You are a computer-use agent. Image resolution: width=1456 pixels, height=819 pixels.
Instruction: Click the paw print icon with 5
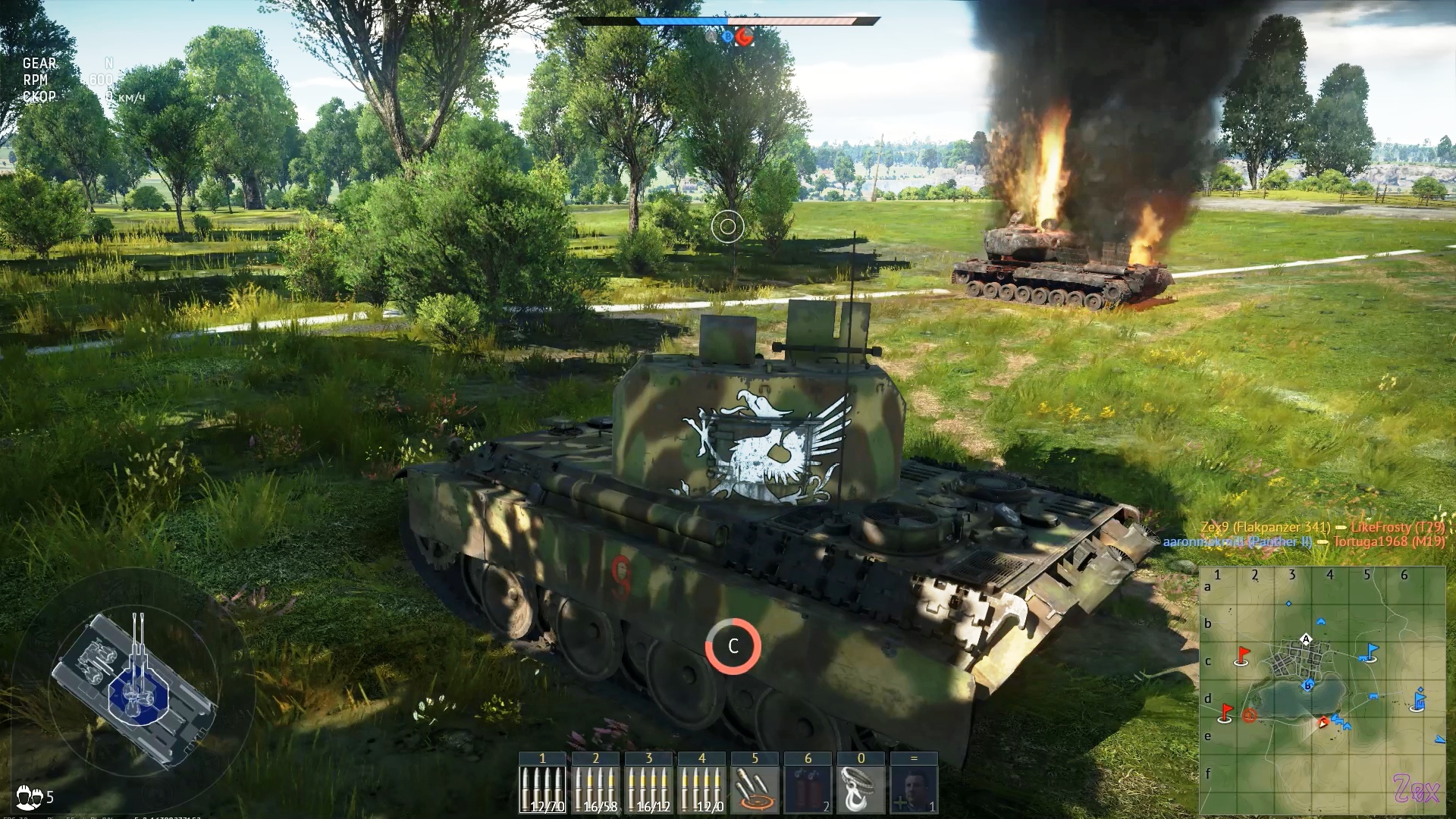tap(35, 796)
